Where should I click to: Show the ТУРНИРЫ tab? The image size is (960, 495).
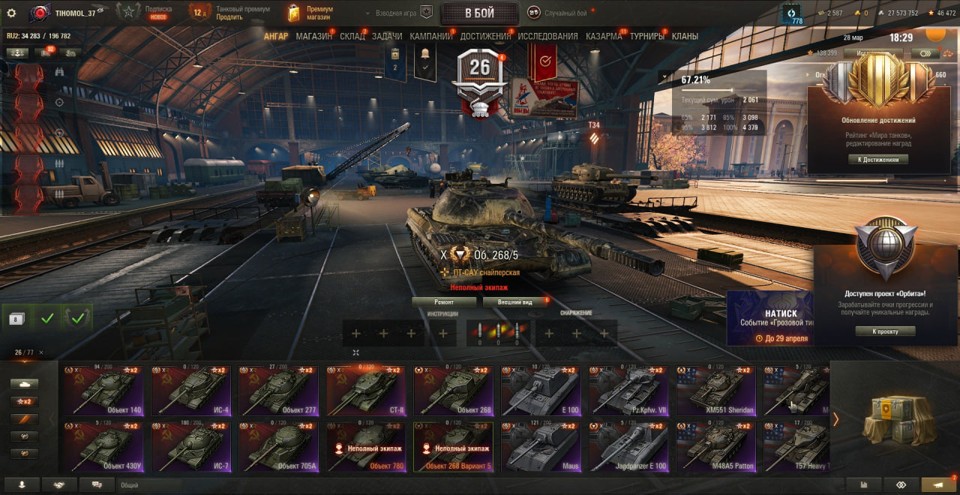click(649, 36)
